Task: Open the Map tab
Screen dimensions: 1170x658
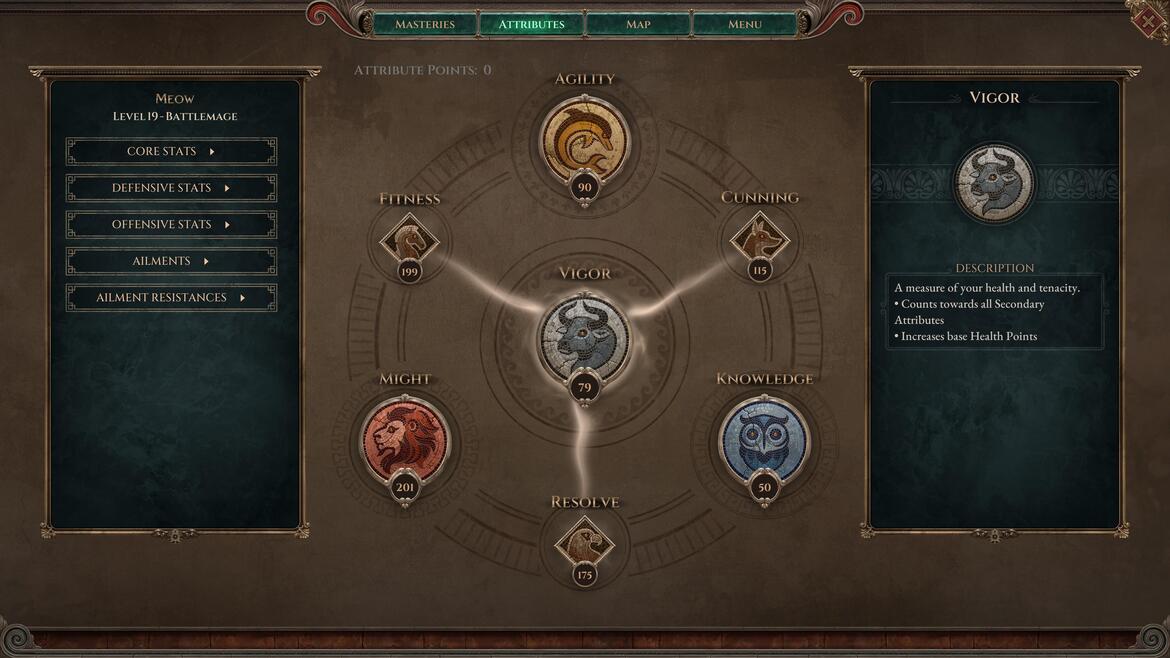Action: point(638,24)
